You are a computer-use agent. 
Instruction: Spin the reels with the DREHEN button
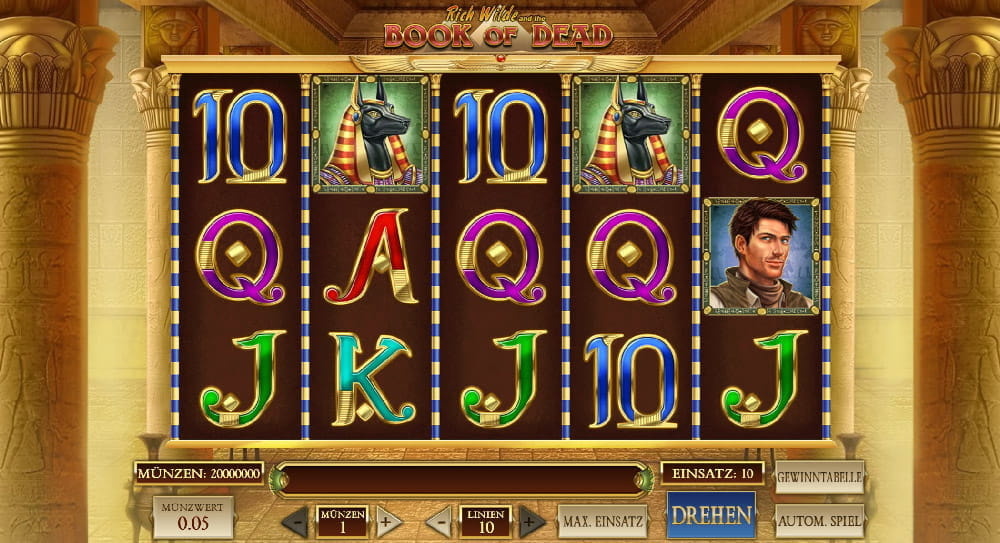(x=711, y=516)
